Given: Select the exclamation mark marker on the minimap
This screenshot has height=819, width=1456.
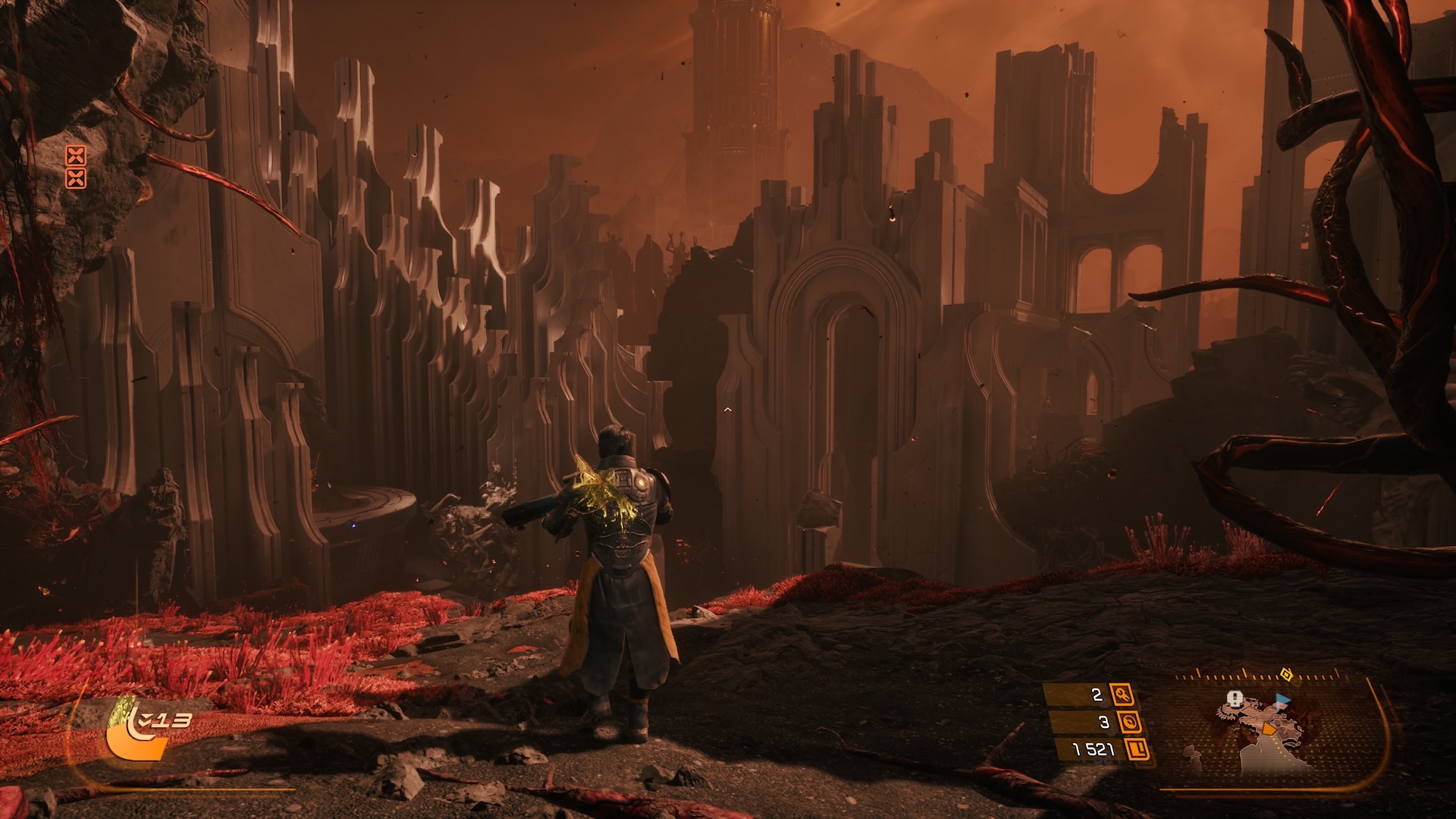Looking at the screenshot, I should (x=1235, y=698).
